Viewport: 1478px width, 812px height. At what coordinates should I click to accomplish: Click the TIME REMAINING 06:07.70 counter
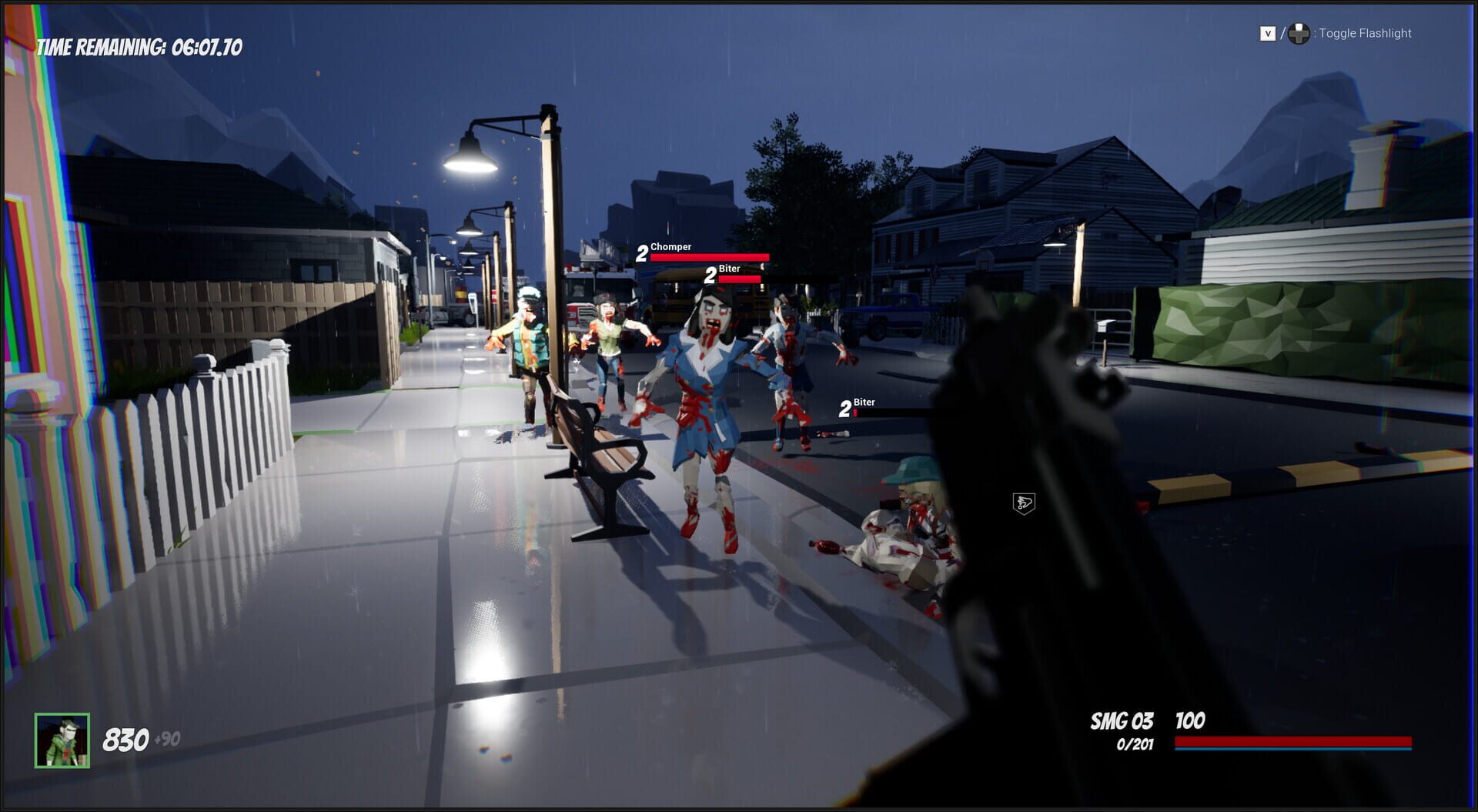coord(139,46)
